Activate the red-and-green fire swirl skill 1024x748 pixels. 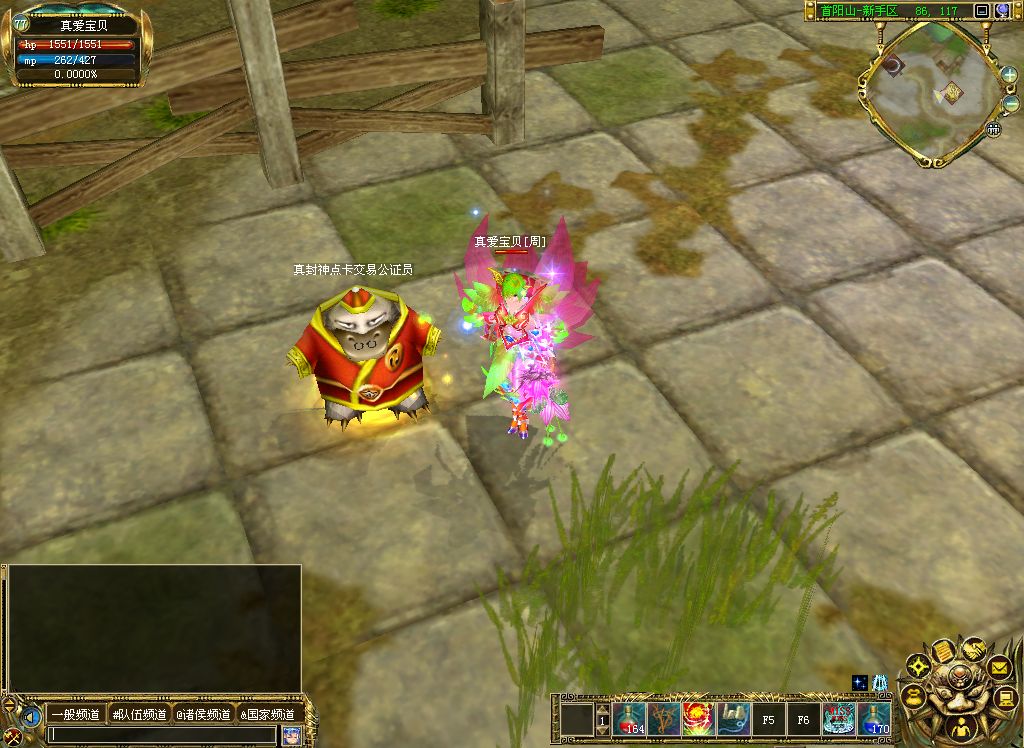(698, 718)
